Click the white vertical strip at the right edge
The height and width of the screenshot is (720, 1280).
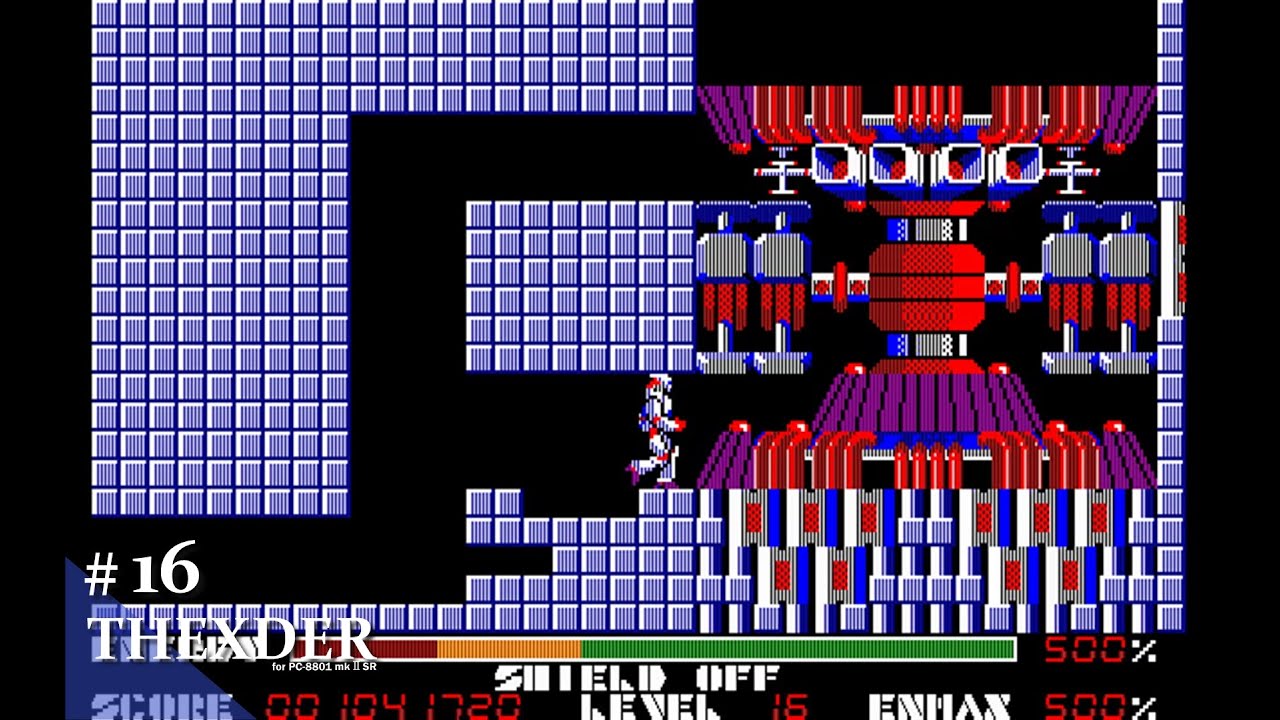[1172, 280]
